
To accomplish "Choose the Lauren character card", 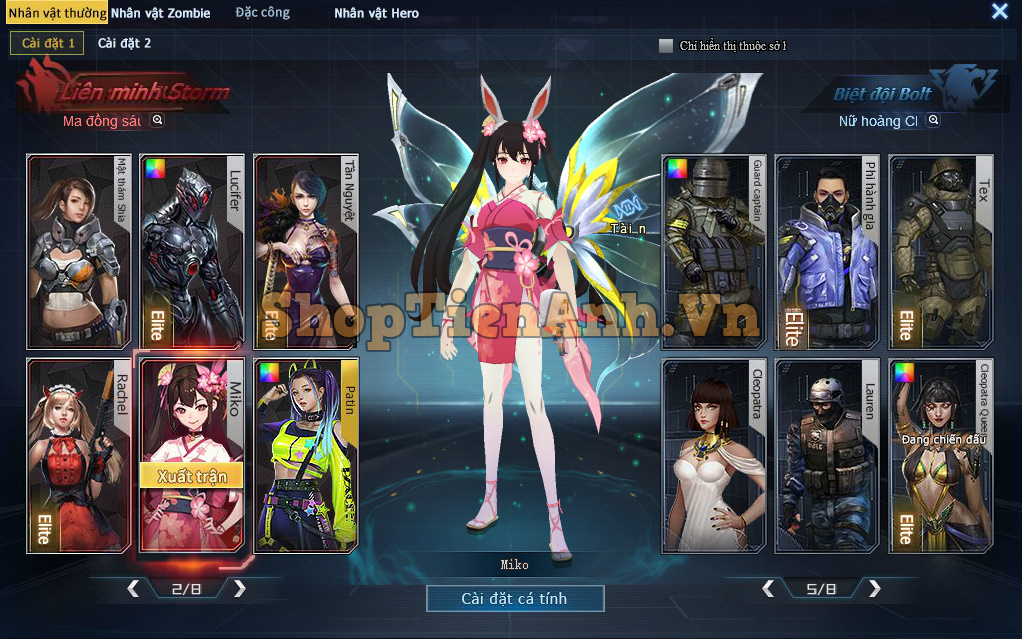I will coord(827,455).
